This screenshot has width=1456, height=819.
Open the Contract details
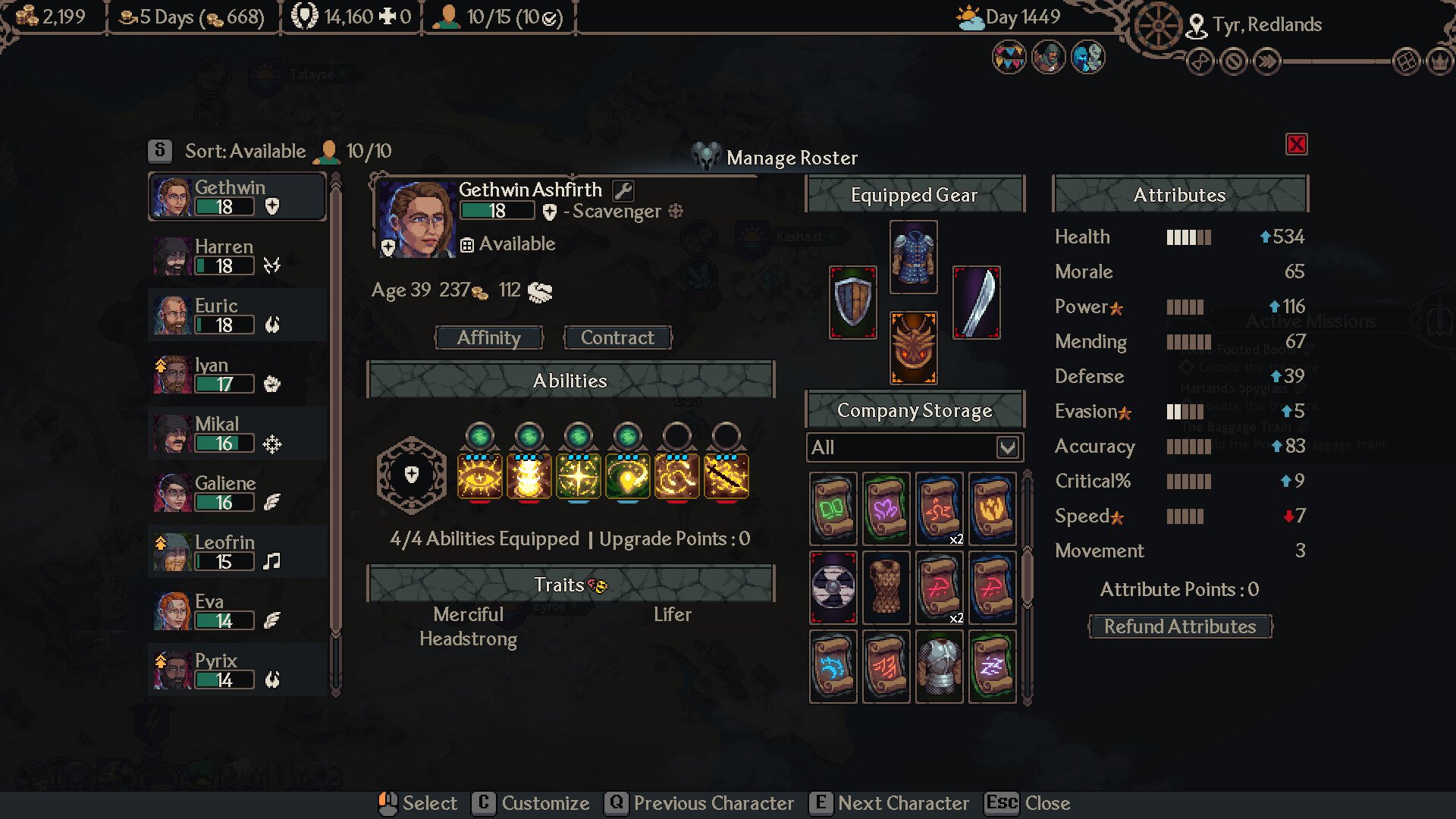coord(617,338)
